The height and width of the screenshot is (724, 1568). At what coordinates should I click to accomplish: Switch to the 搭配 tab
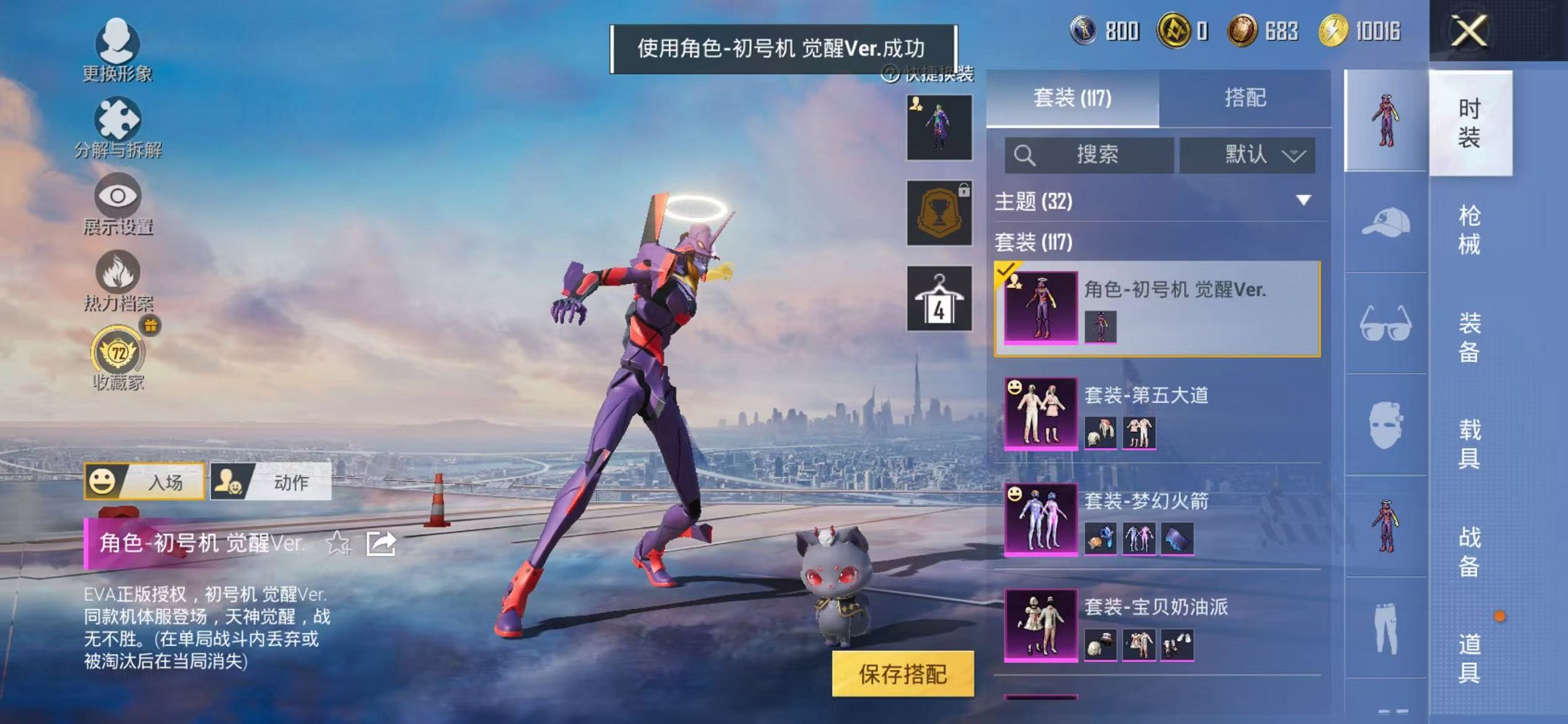click(x=1245, y=98)
